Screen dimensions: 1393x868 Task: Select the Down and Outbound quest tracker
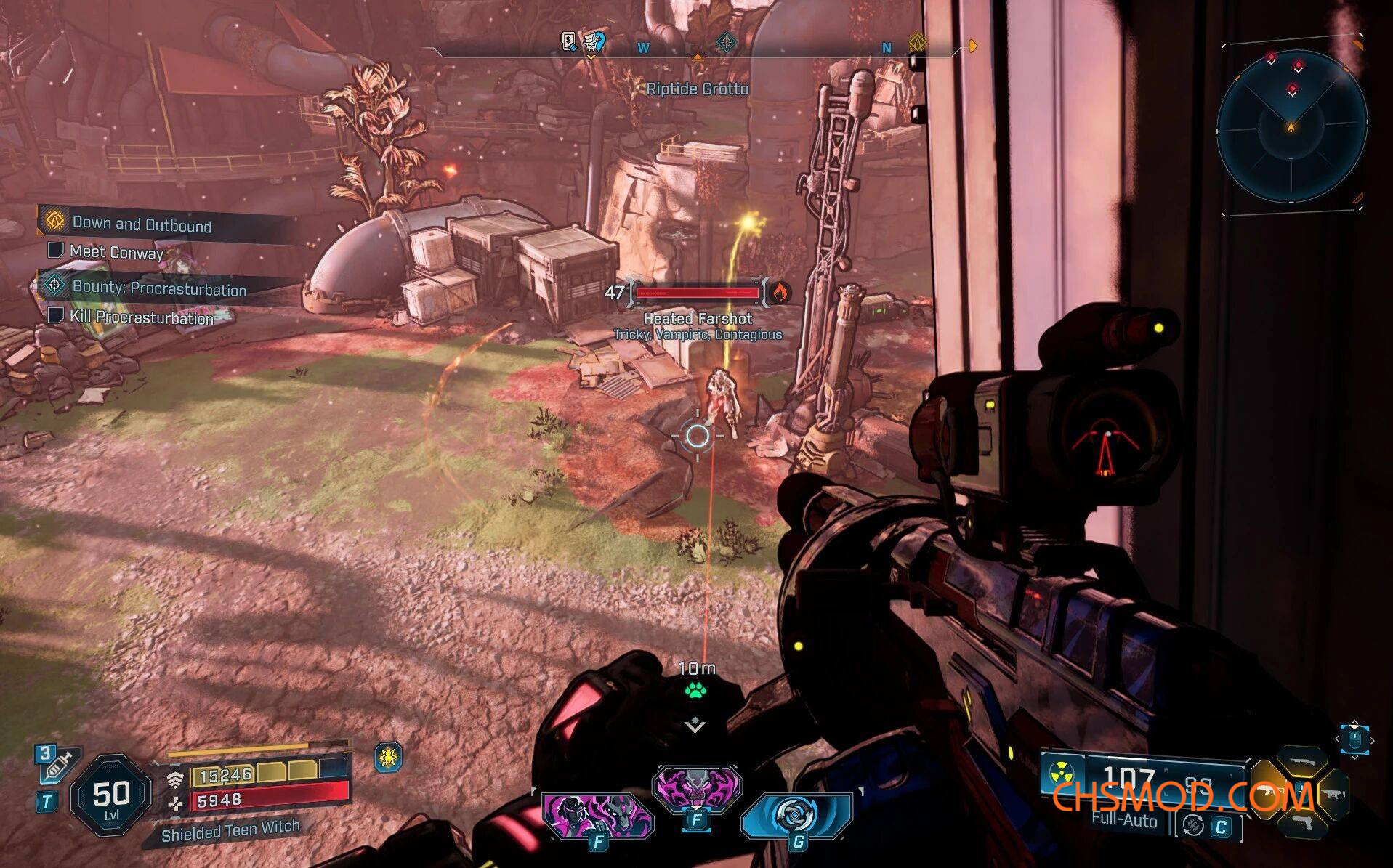(x=142, y=224)
